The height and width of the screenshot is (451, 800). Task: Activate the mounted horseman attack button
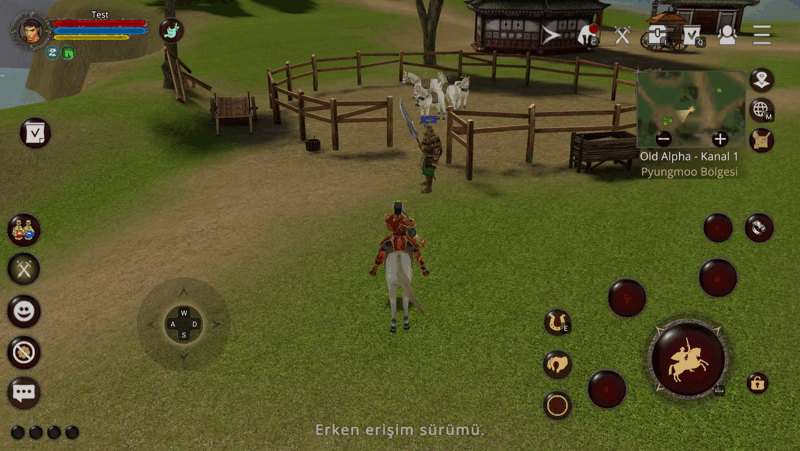pyautogui.click(x=688, y=359)
